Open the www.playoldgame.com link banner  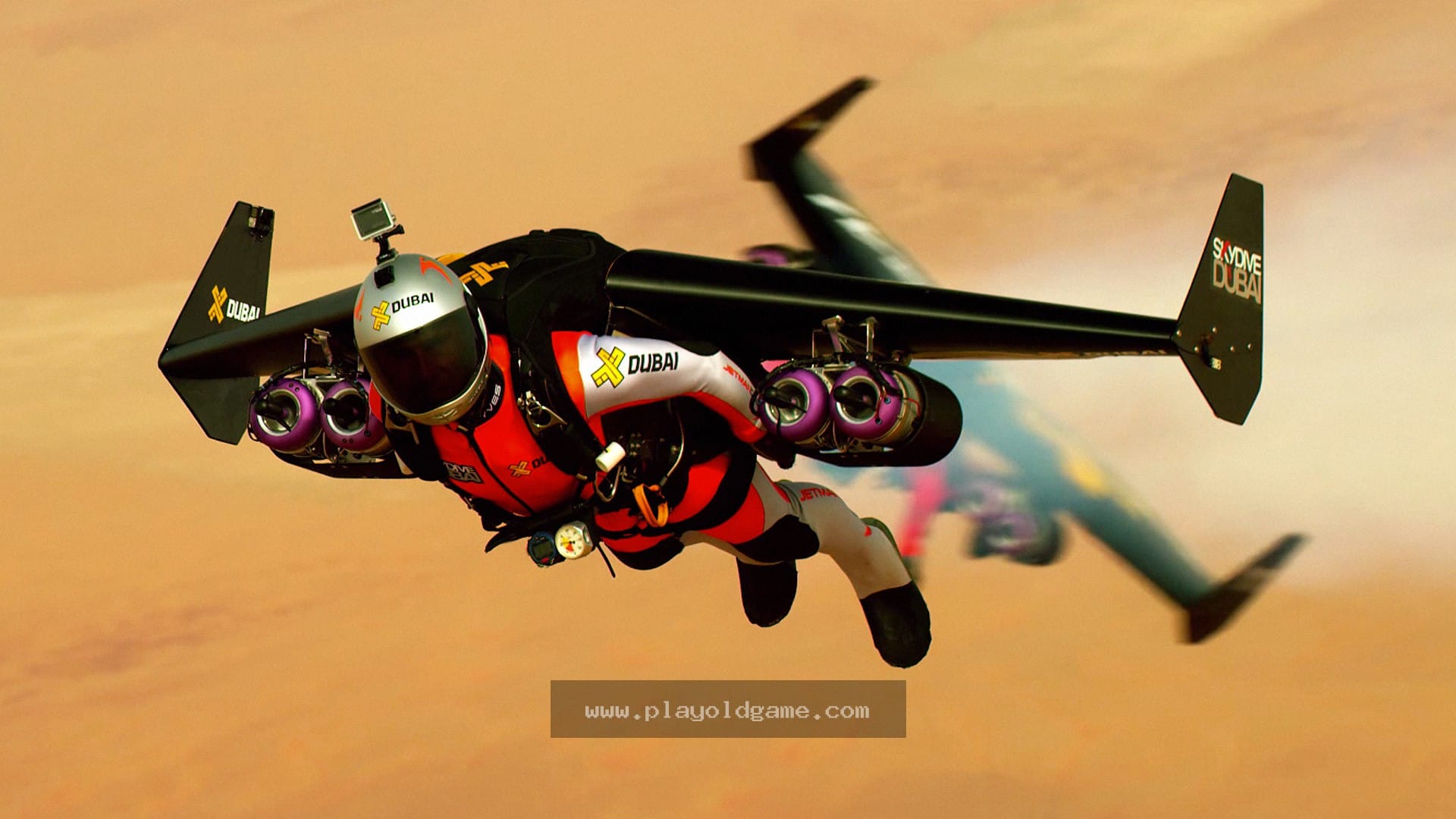[727, 710]
